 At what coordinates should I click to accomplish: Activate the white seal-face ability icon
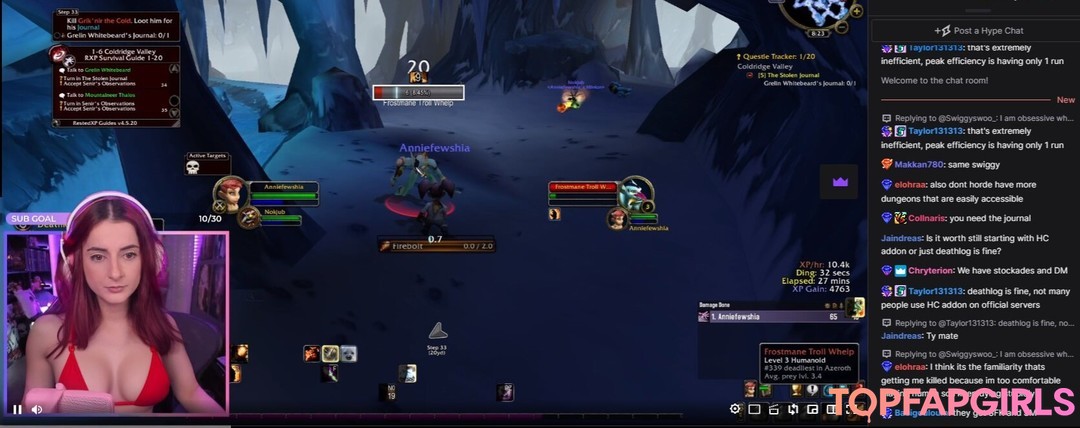pos(348,353)
